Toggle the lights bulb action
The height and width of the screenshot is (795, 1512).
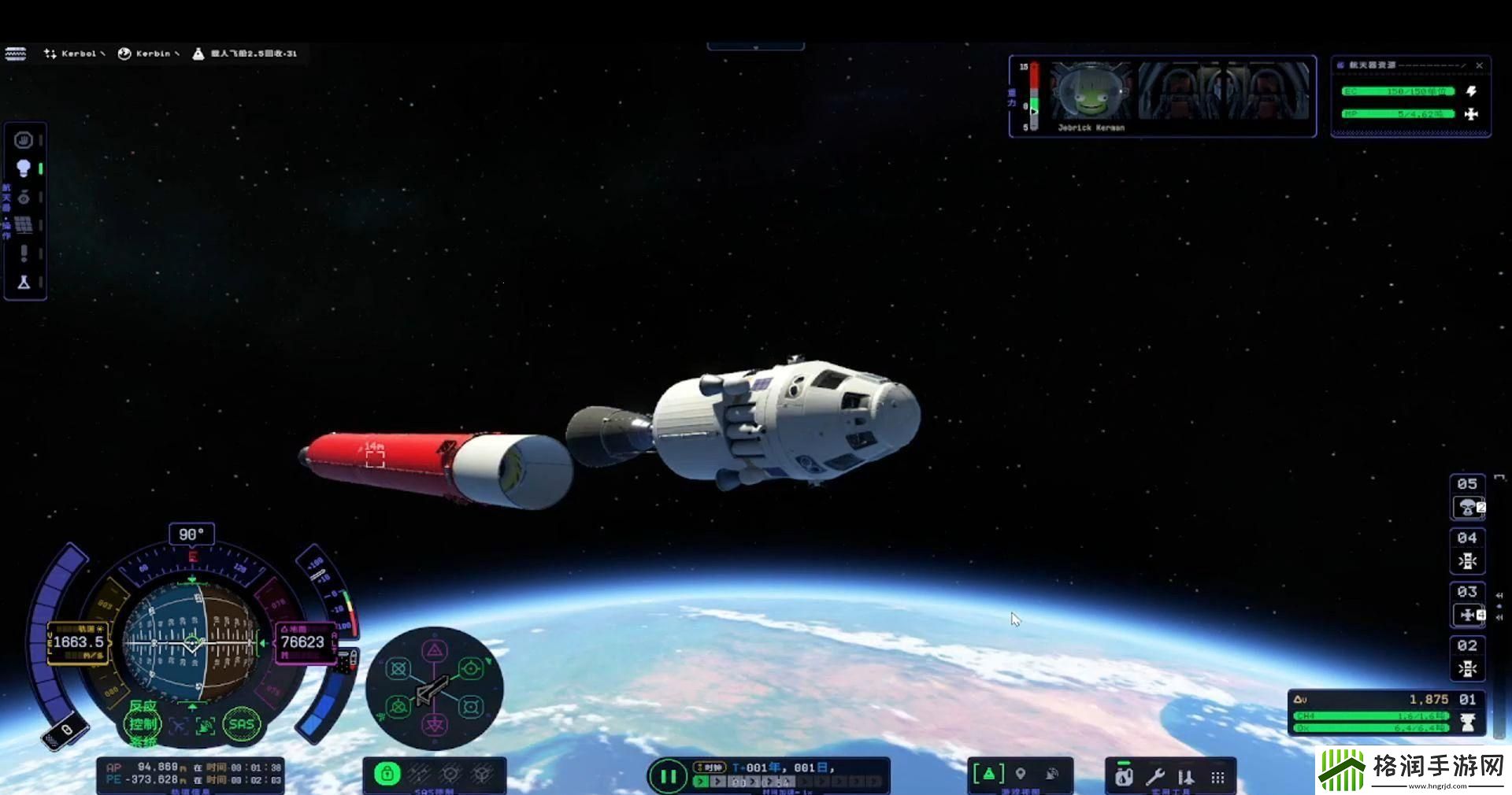(24, 168)
